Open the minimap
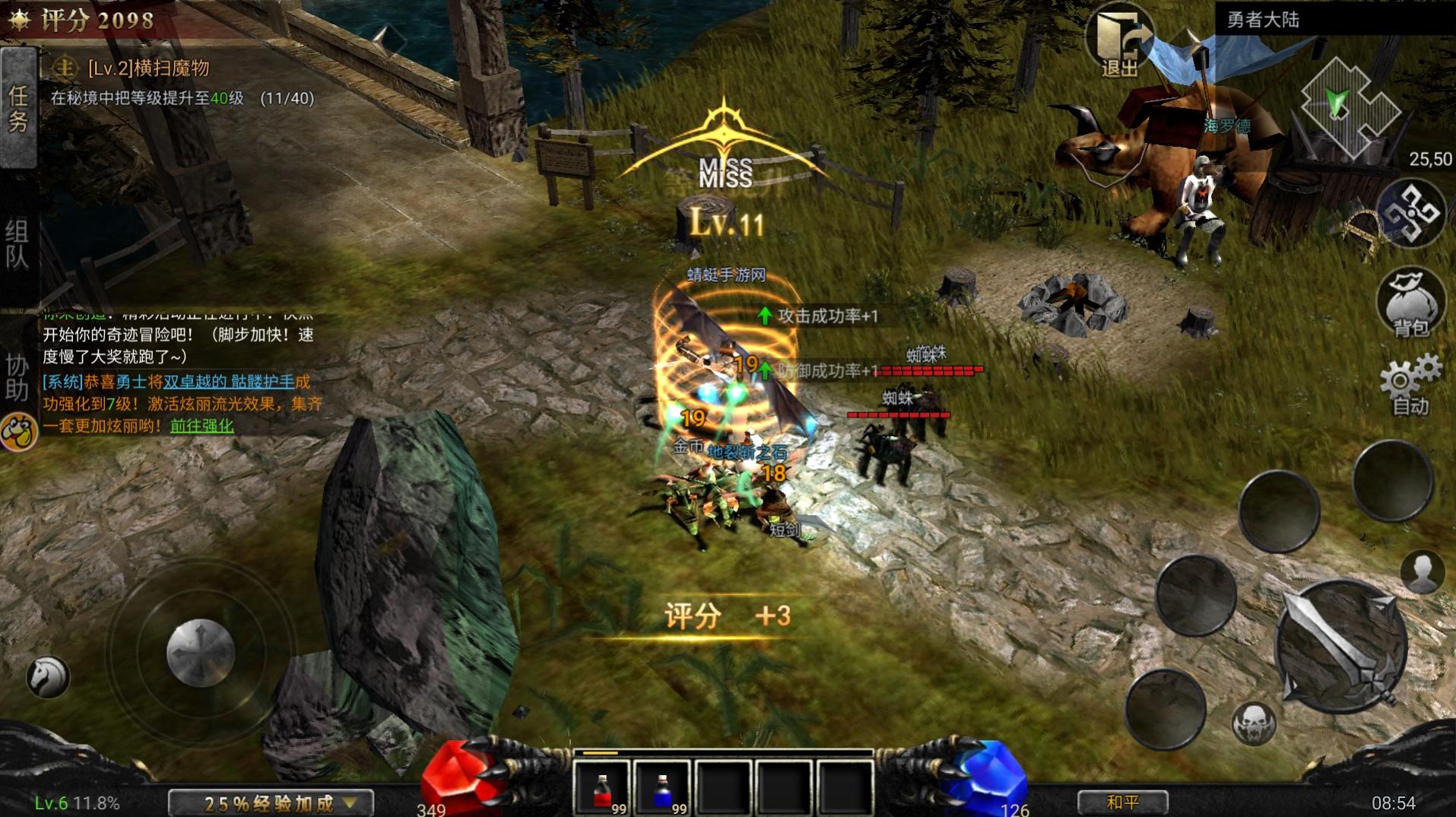Screen dimensions: 1456x817 (1349, 106)
